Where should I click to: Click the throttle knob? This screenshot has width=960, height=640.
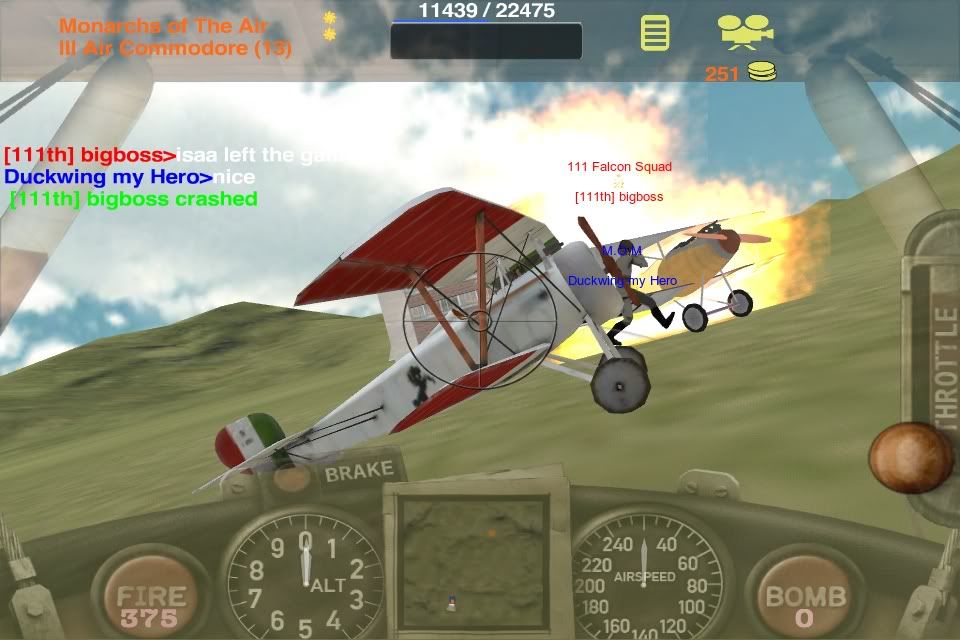[910, 458]
